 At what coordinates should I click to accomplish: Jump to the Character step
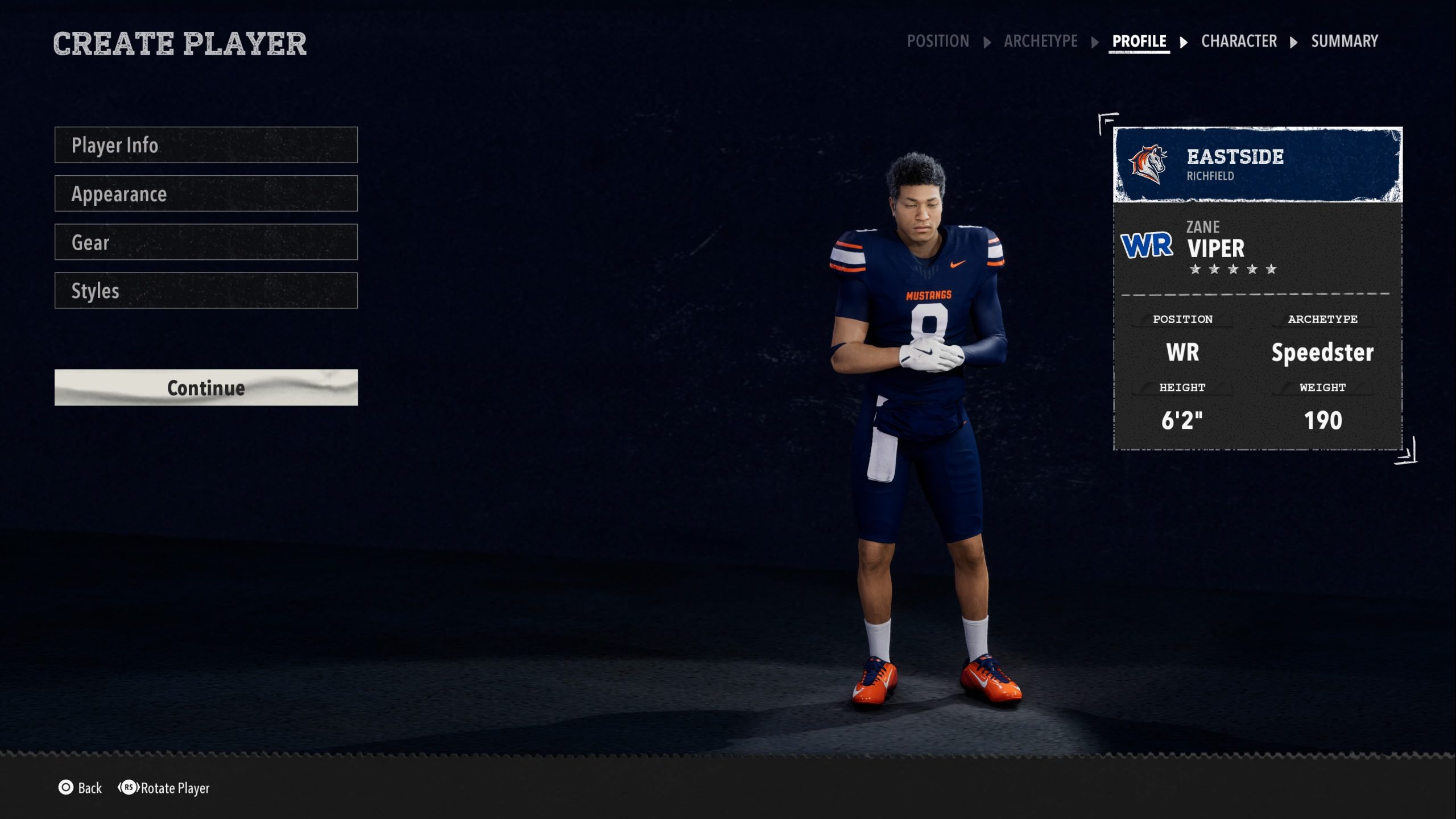1239,41
